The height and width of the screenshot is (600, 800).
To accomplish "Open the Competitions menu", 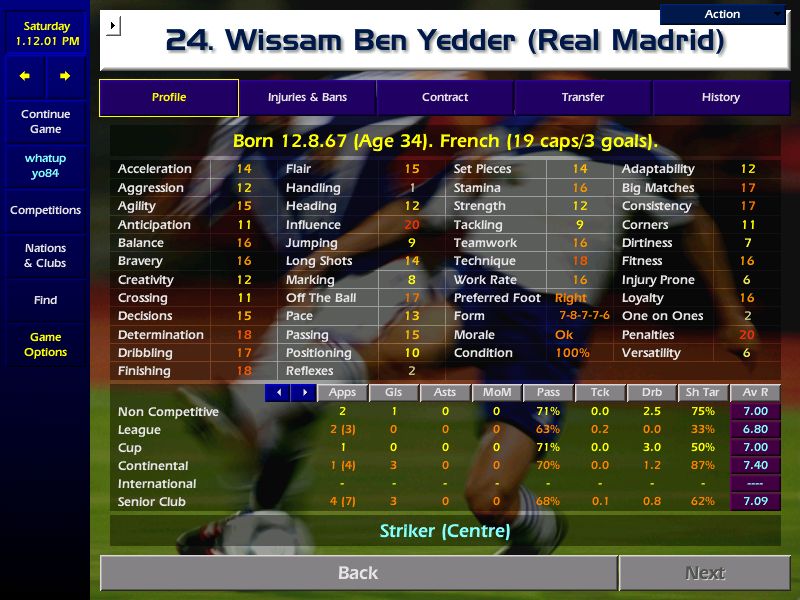I will (45, 210).
